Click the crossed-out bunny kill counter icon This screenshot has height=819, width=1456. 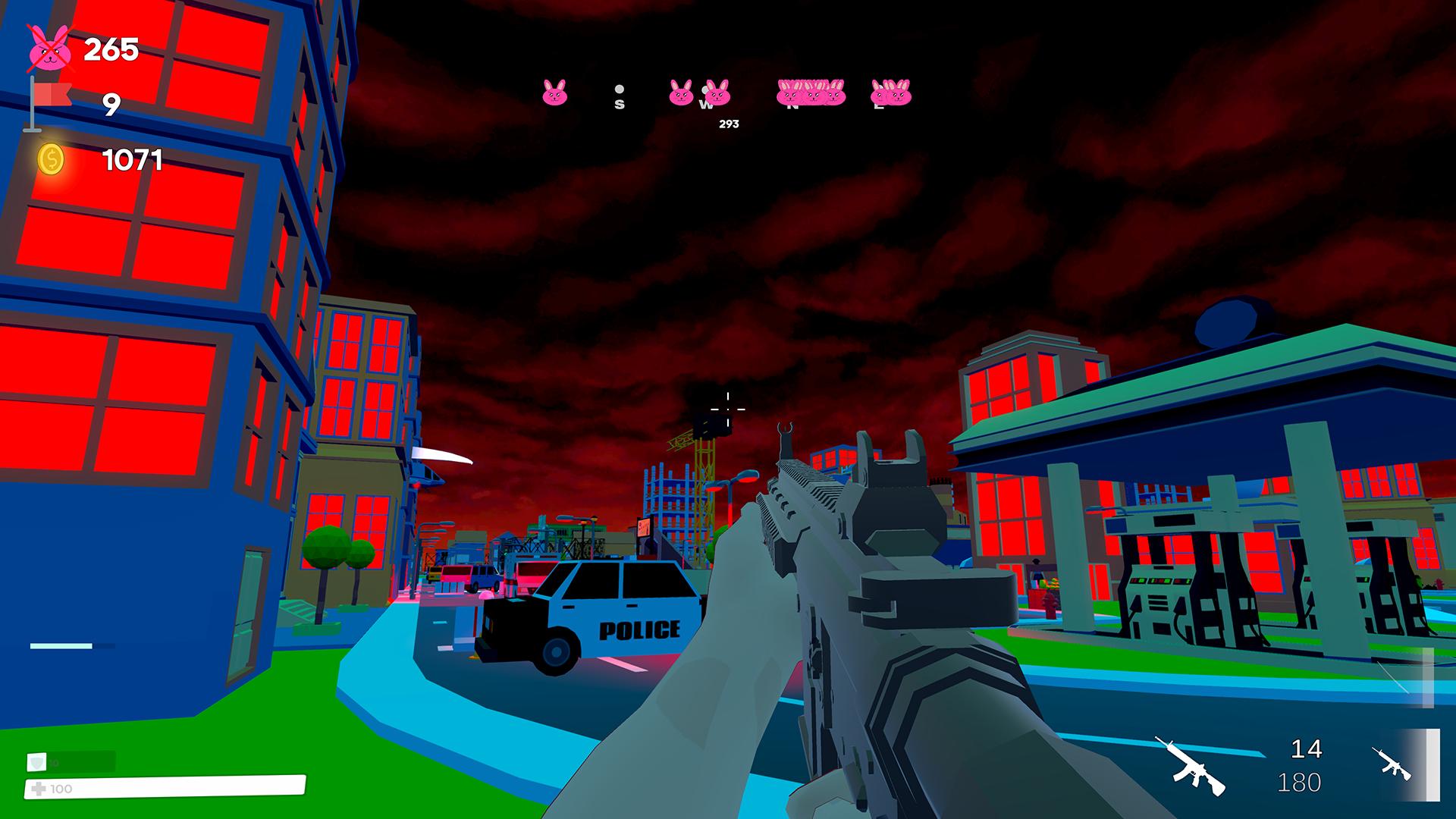pos(50,48)
